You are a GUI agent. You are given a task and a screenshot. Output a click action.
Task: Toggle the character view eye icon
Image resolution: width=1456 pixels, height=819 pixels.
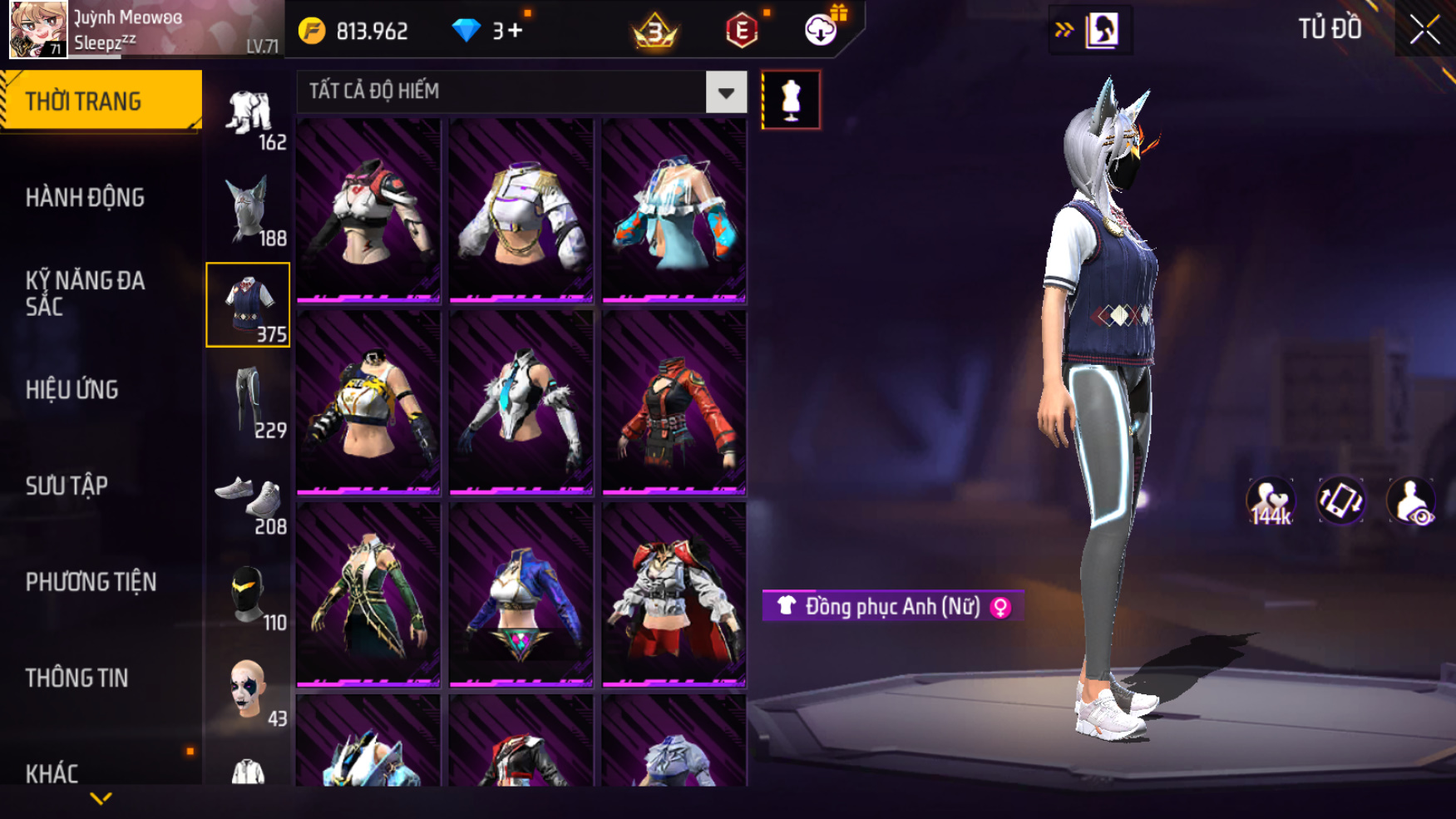tap(1410, 501)
